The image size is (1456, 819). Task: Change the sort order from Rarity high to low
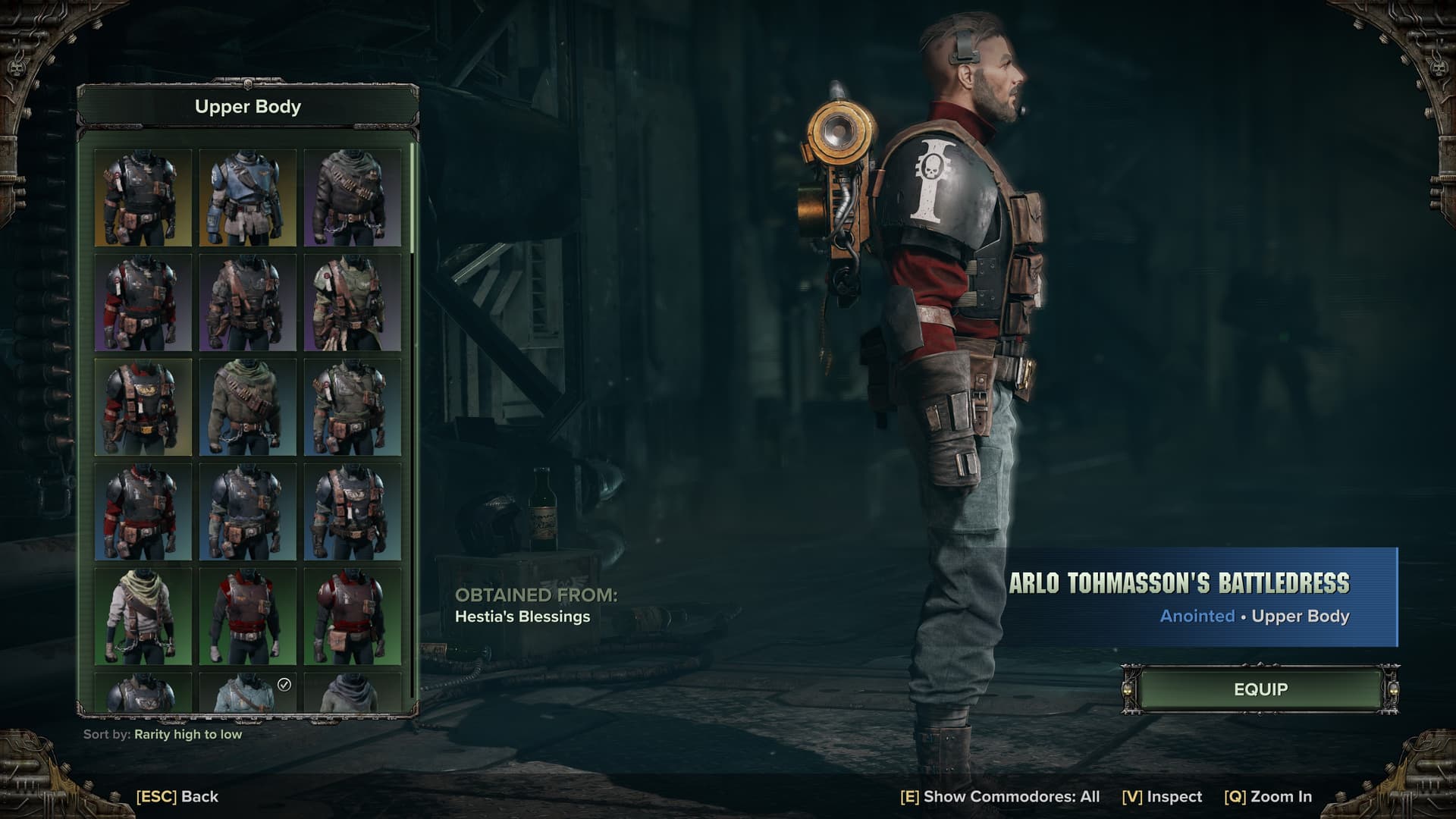pyautogui.click(x=187, y=734)
